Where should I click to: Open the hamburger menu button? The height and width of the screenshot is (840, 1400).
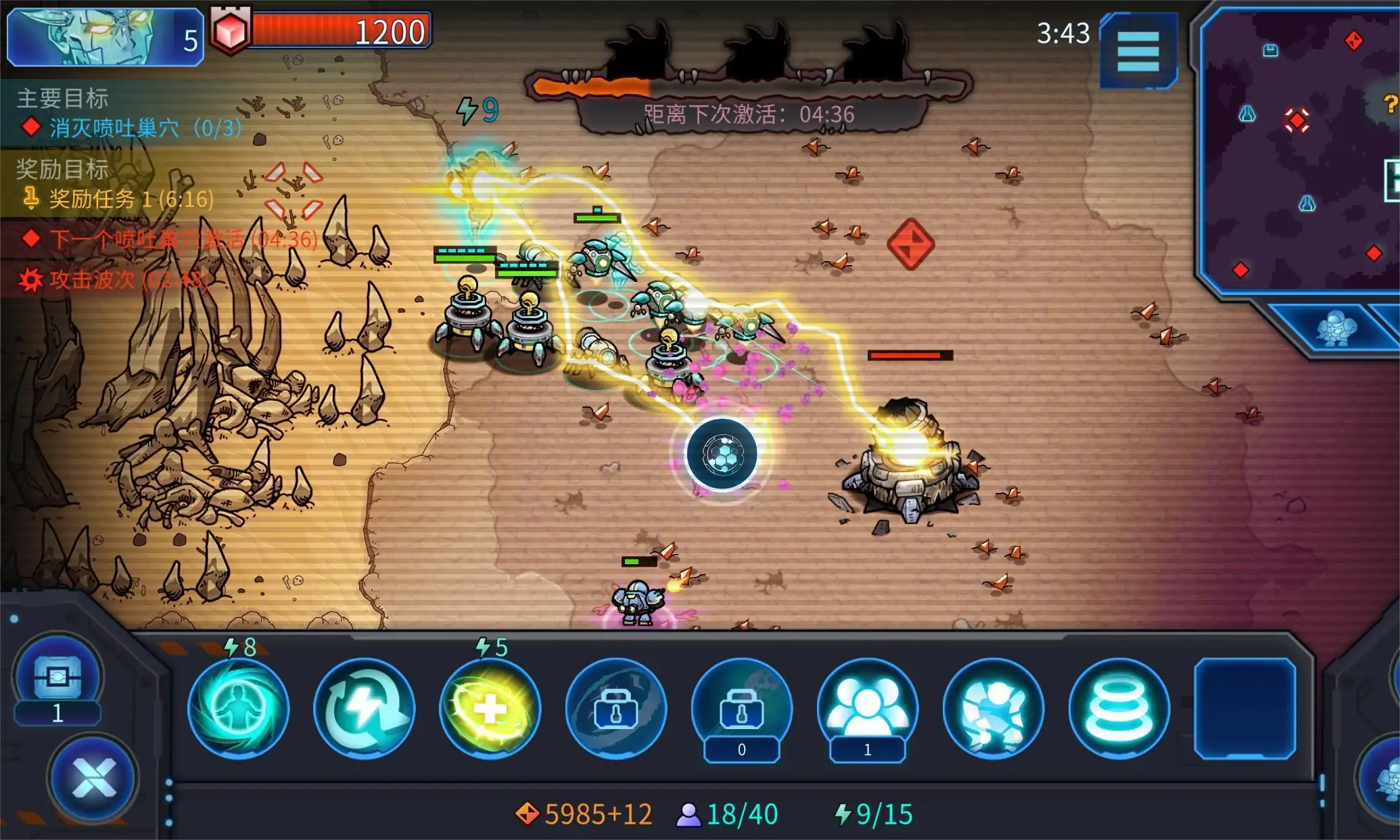pos(1138,51)
